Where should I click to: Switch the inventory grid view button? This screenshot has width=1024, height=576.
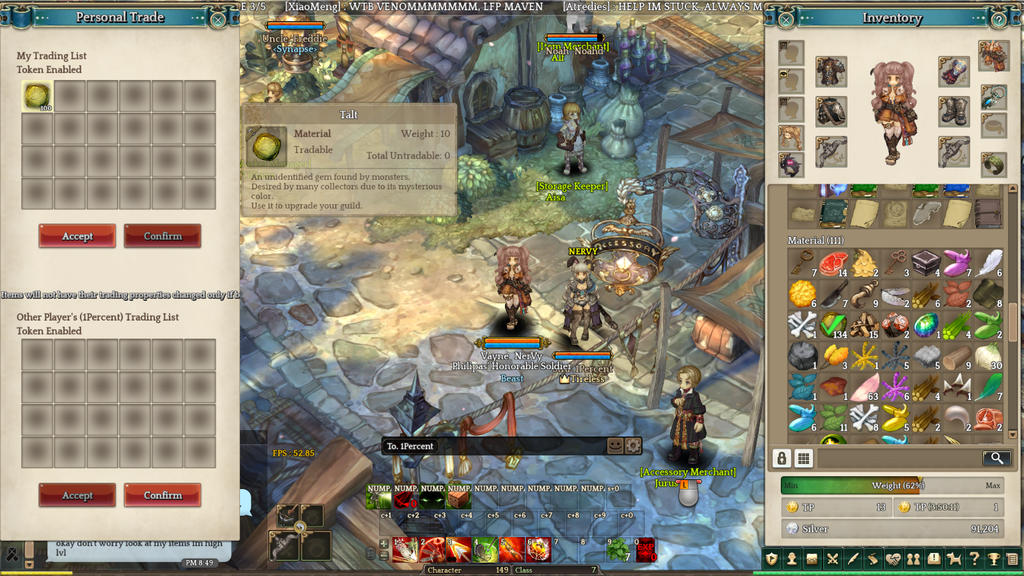tap(804, 458)
